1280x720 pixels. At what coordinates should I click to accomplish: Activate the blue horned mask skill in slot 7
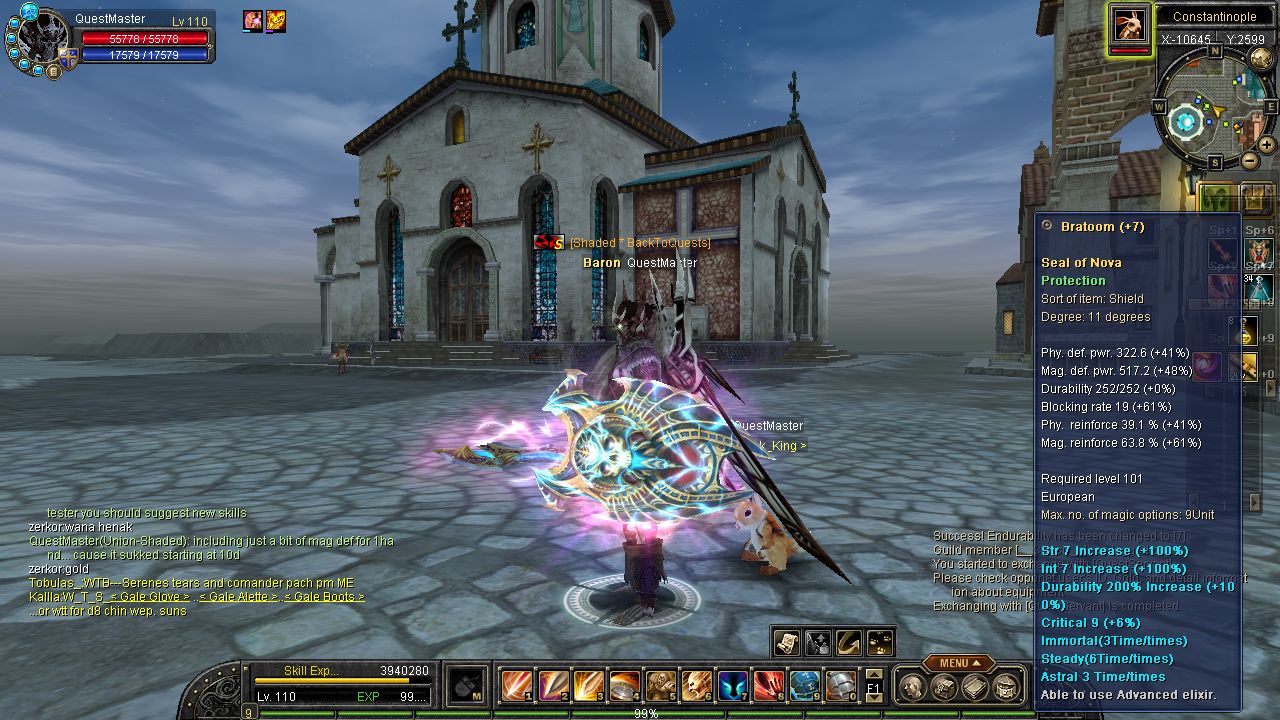click(x=733, y=686)
